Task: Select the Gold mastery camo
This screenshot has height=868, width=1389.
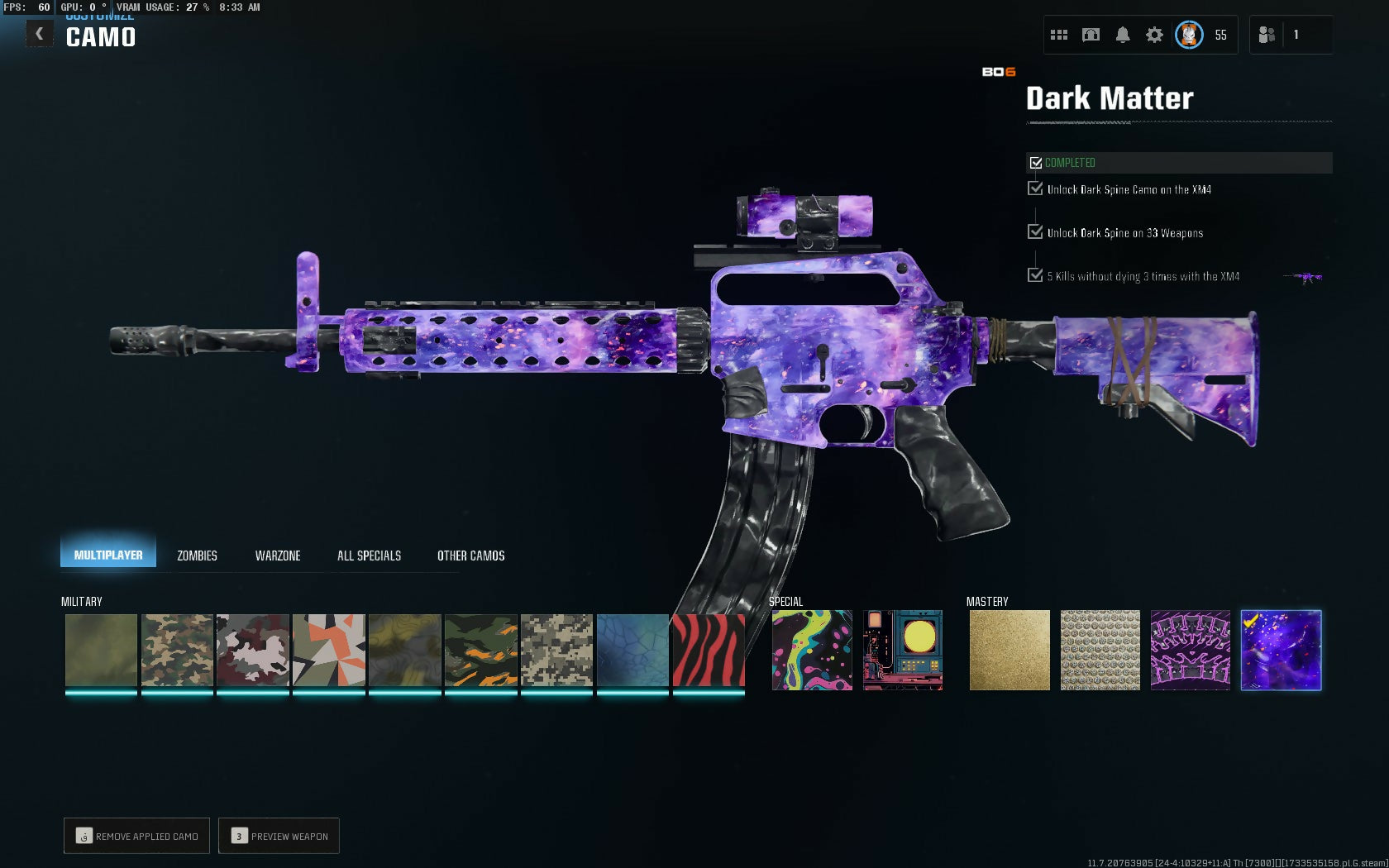Action: (x=1010, y=650)
